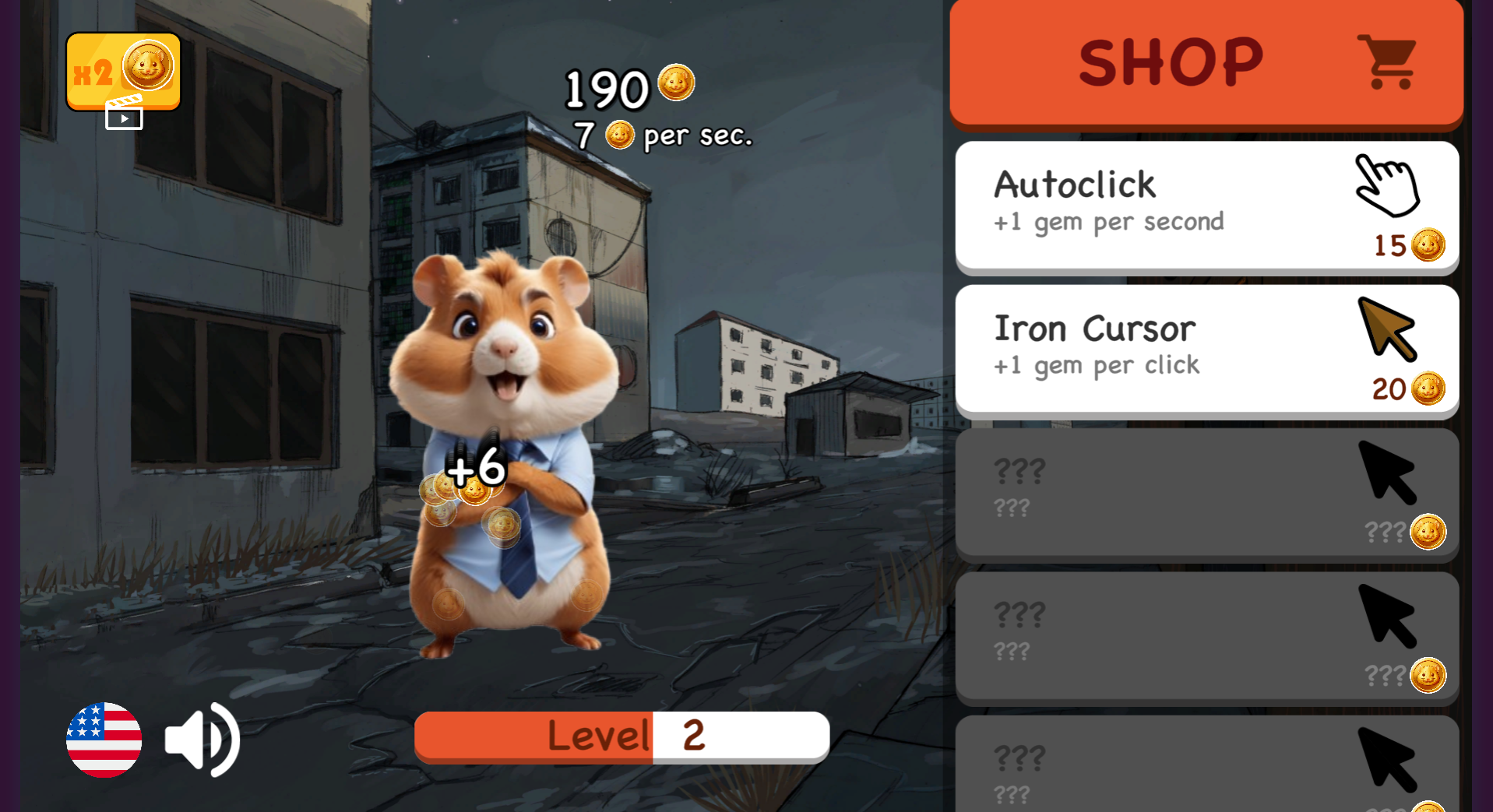Screen dimensions: 1493x812
Task: Click the American flag language icon
Action: (x=104, y=738)
